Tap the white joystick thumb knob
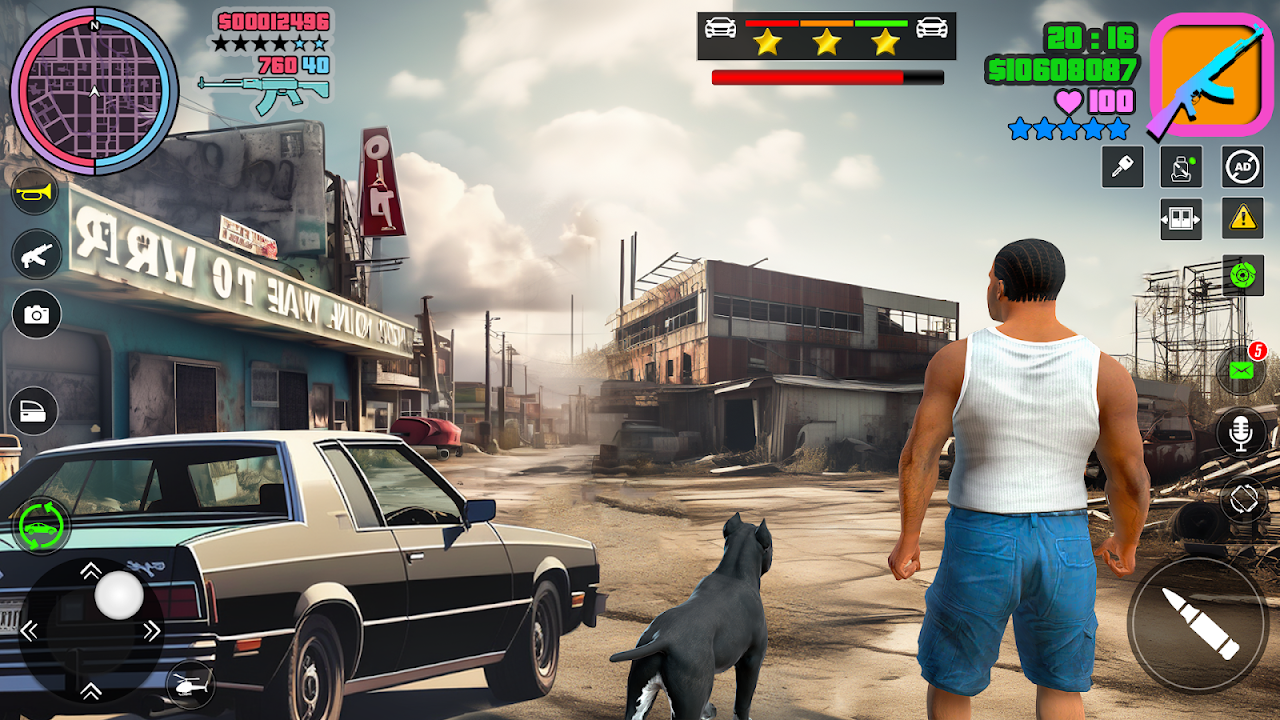The width and height of the screenshot is (1280, 720). coord(119,596)
